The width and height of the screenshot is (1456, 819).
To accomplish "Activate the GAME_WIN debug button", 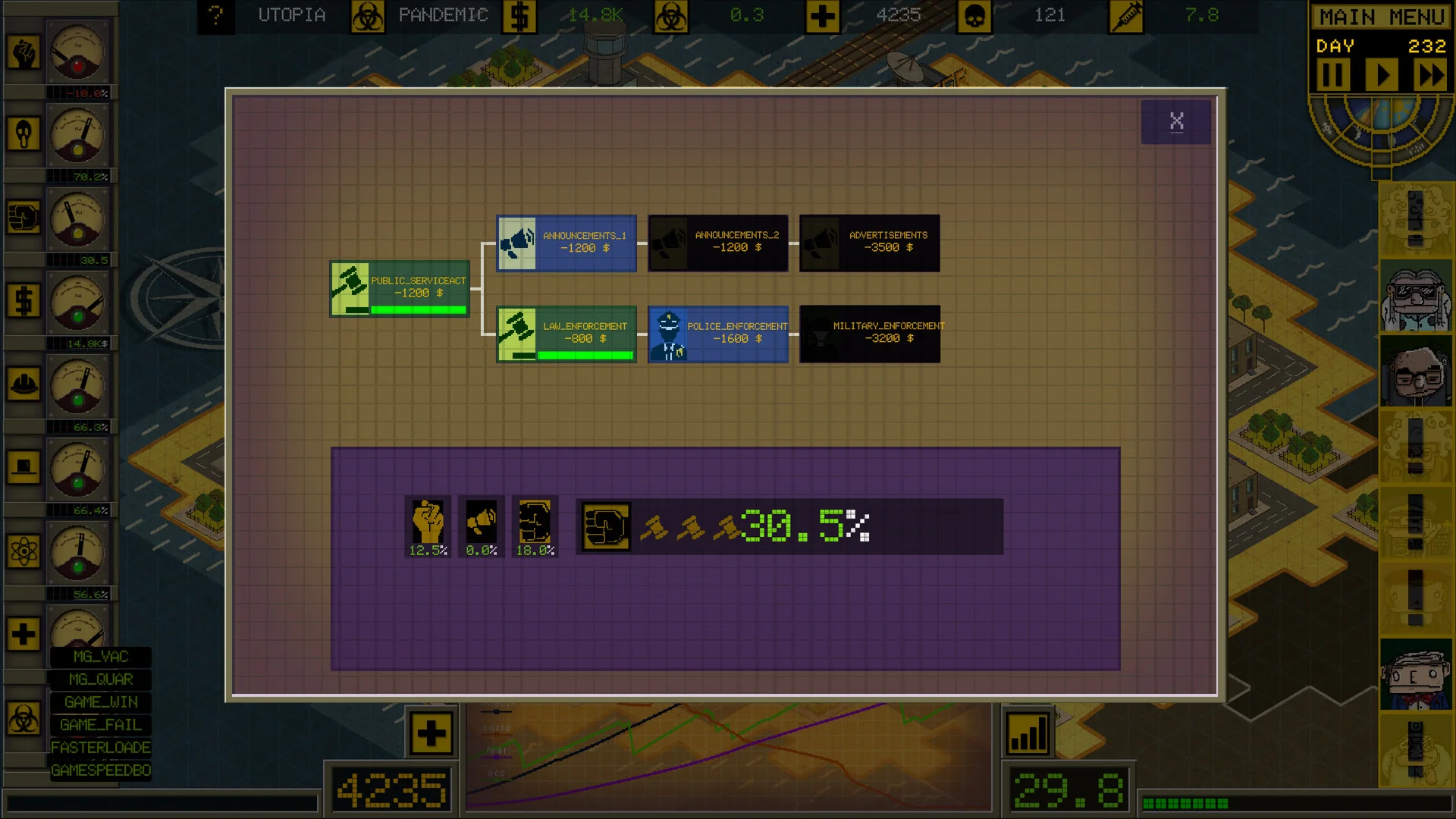I will pos(101,702).
